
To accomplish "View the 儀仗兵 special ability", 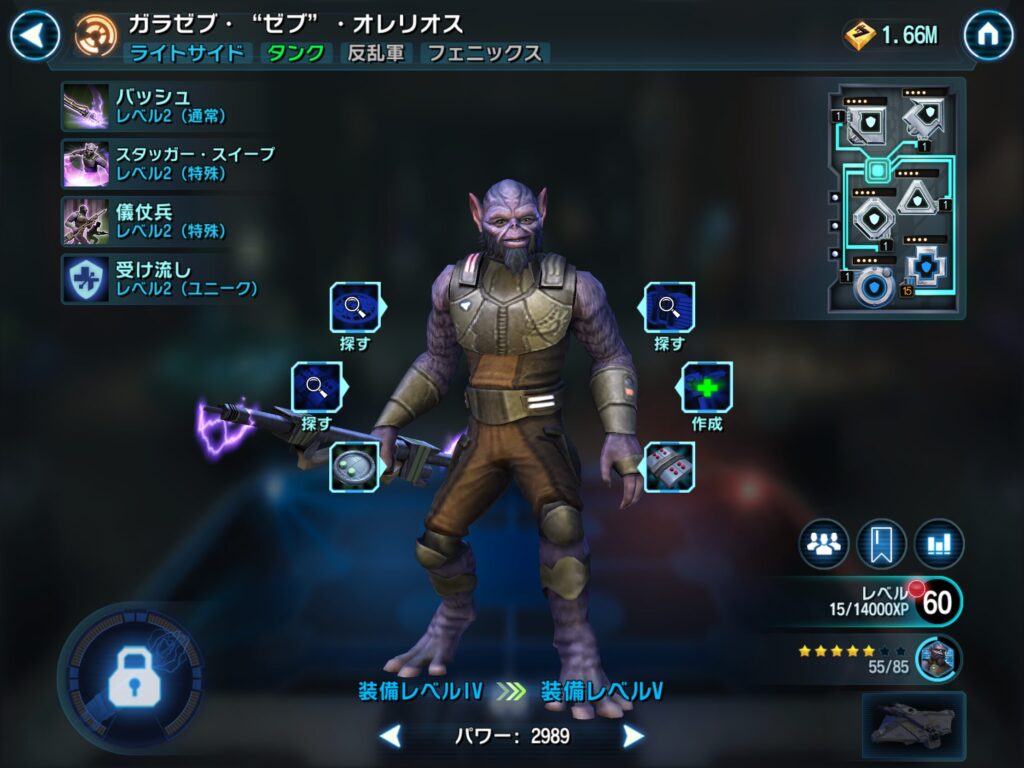I will point(87,220).
